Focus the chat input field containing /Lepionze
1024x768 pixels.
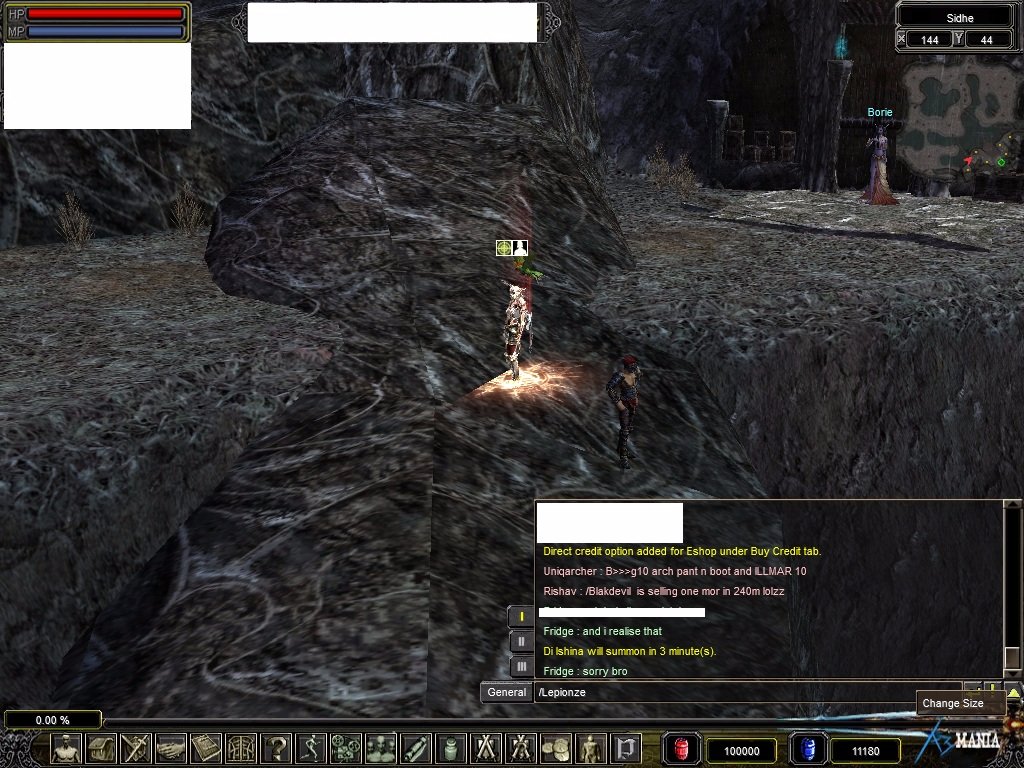tap(745, 692)
